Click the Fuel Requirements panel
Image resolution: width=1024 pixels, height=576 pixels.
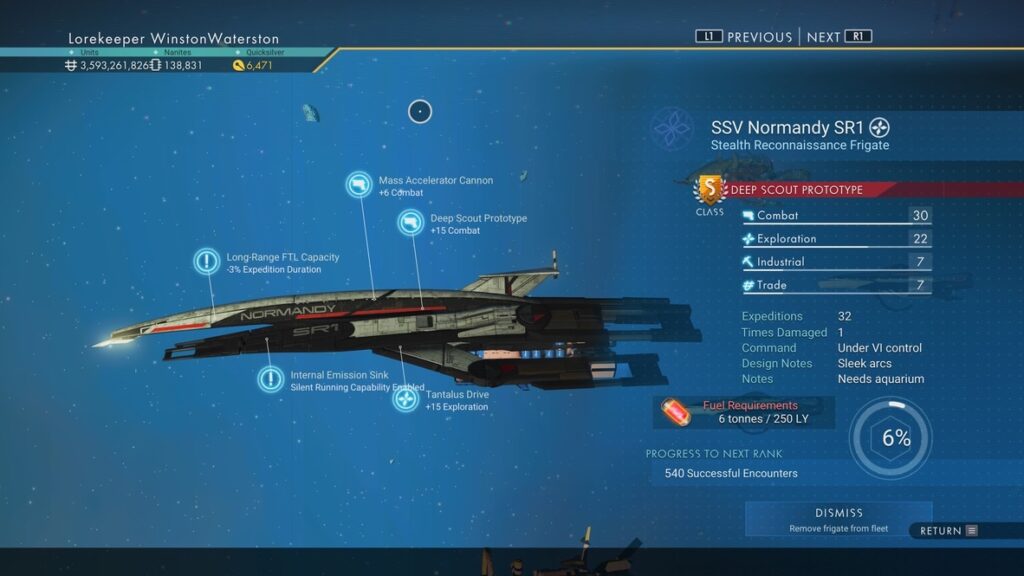point(745,412)
